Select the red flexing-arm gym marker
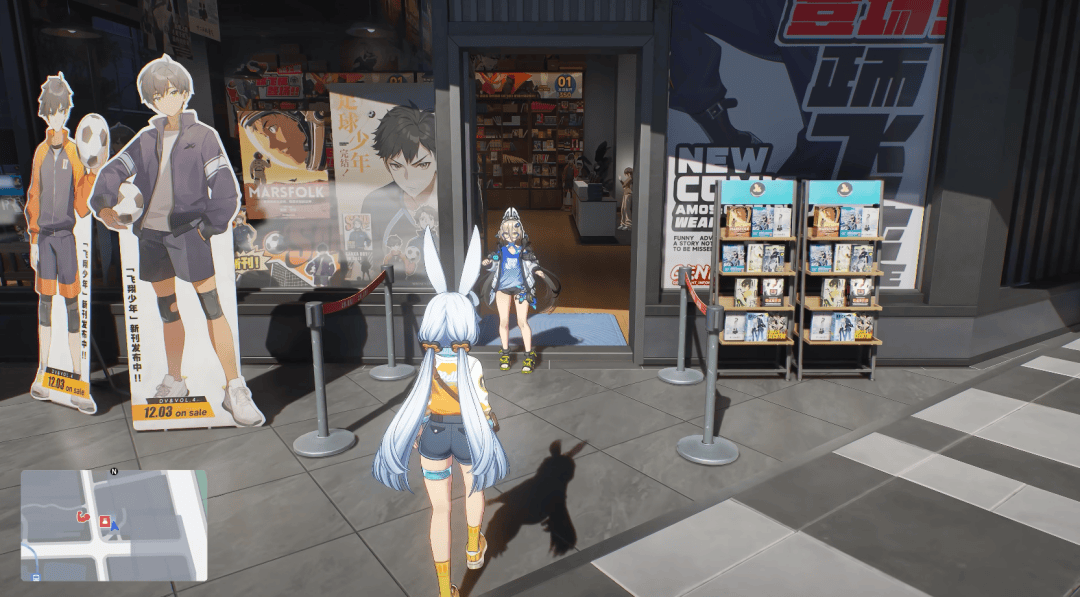This screenshot has height=597, width=1080. tap(83, 517)
